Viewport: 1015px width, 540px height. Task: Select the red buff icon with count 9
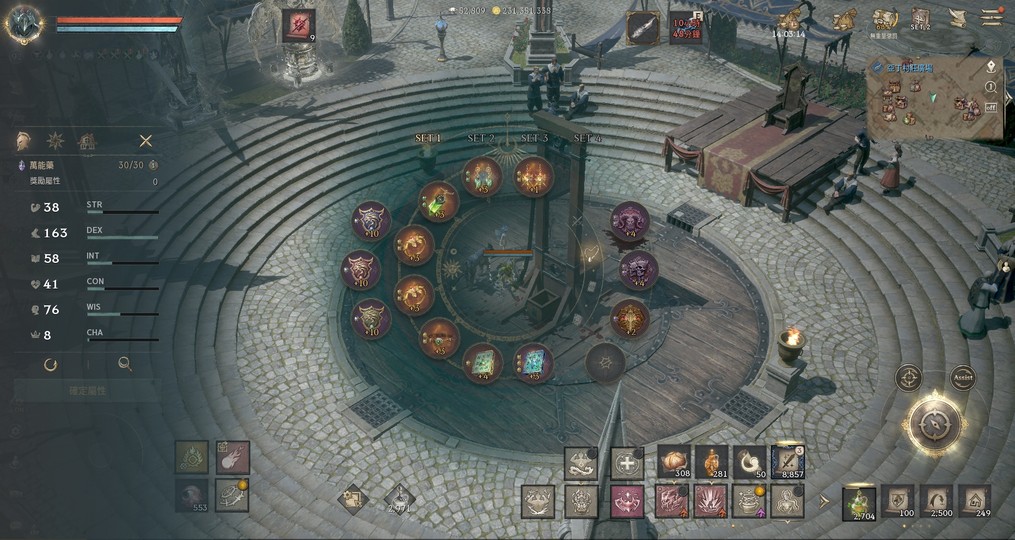tap(298, 25)
